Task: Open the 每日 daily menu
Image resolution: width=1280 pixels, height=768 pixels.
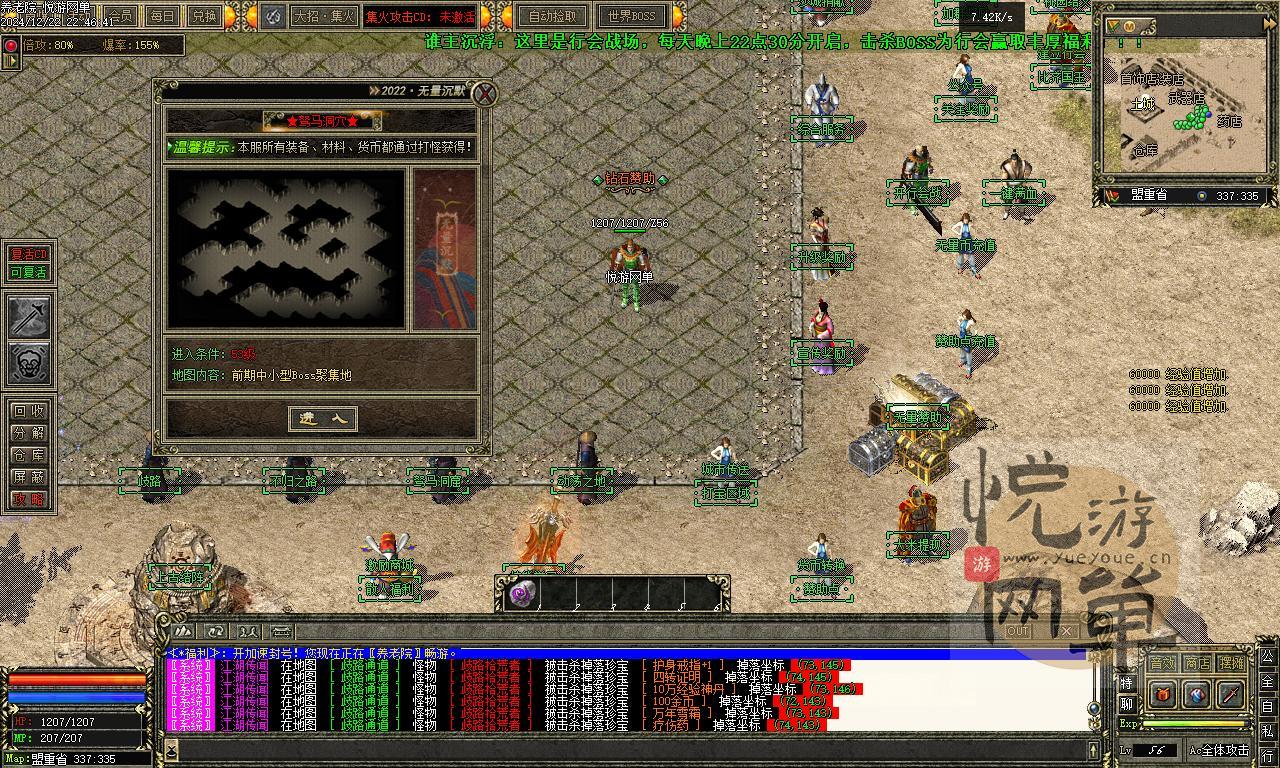Action: [162, 16]
